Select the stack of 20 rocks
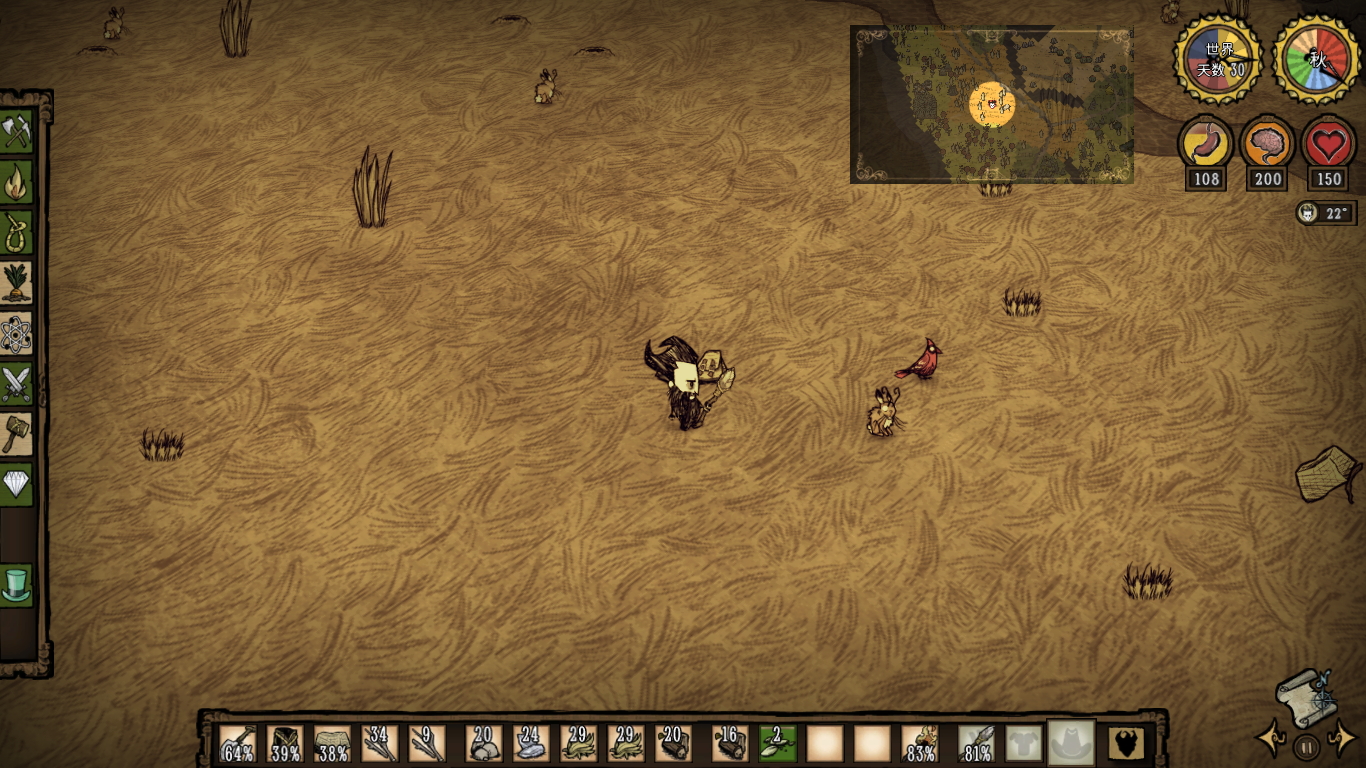 484,744
